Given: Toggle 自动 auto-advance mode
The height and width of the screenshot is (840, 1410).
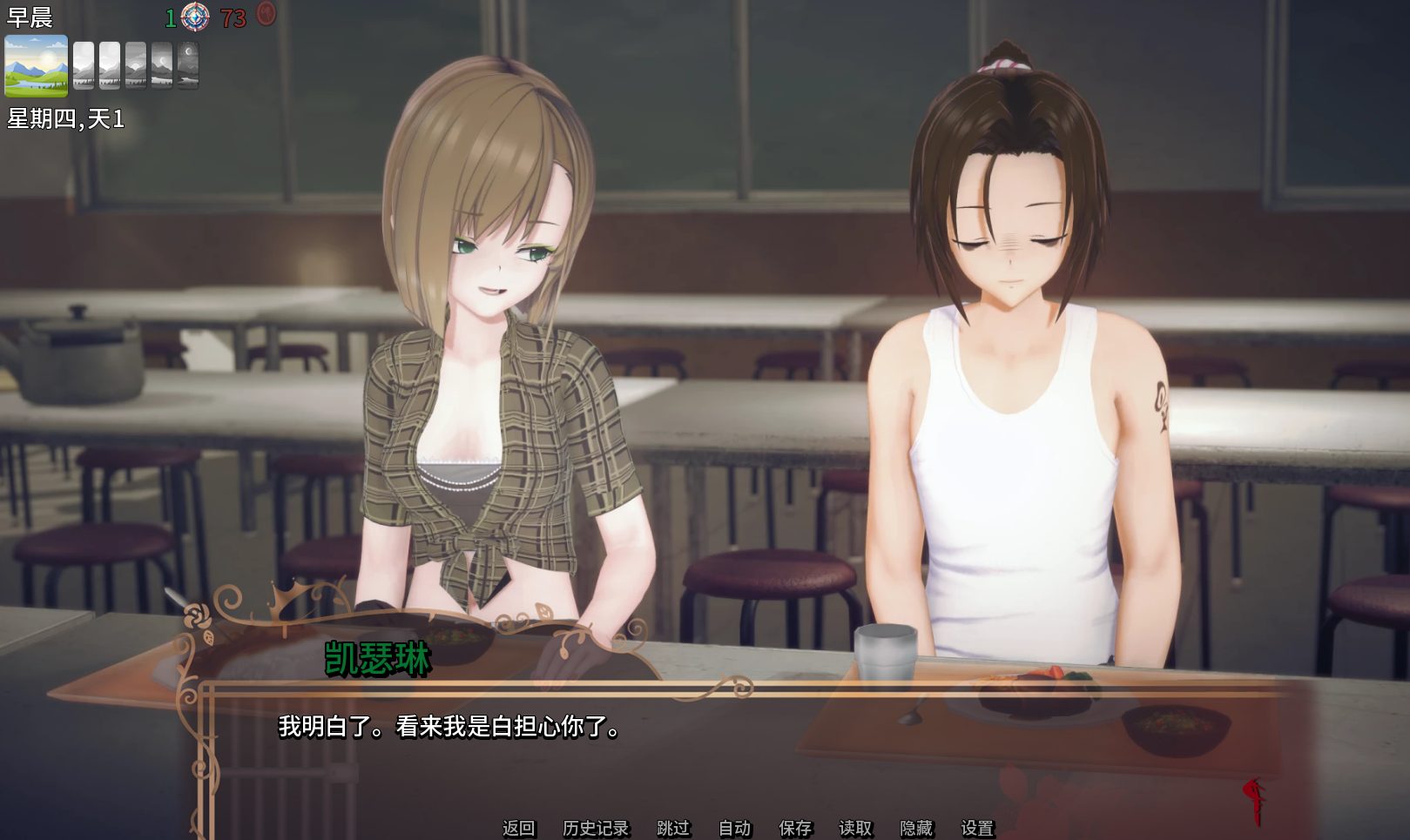Looking at the screenshot, I should (x=734, y=828).
